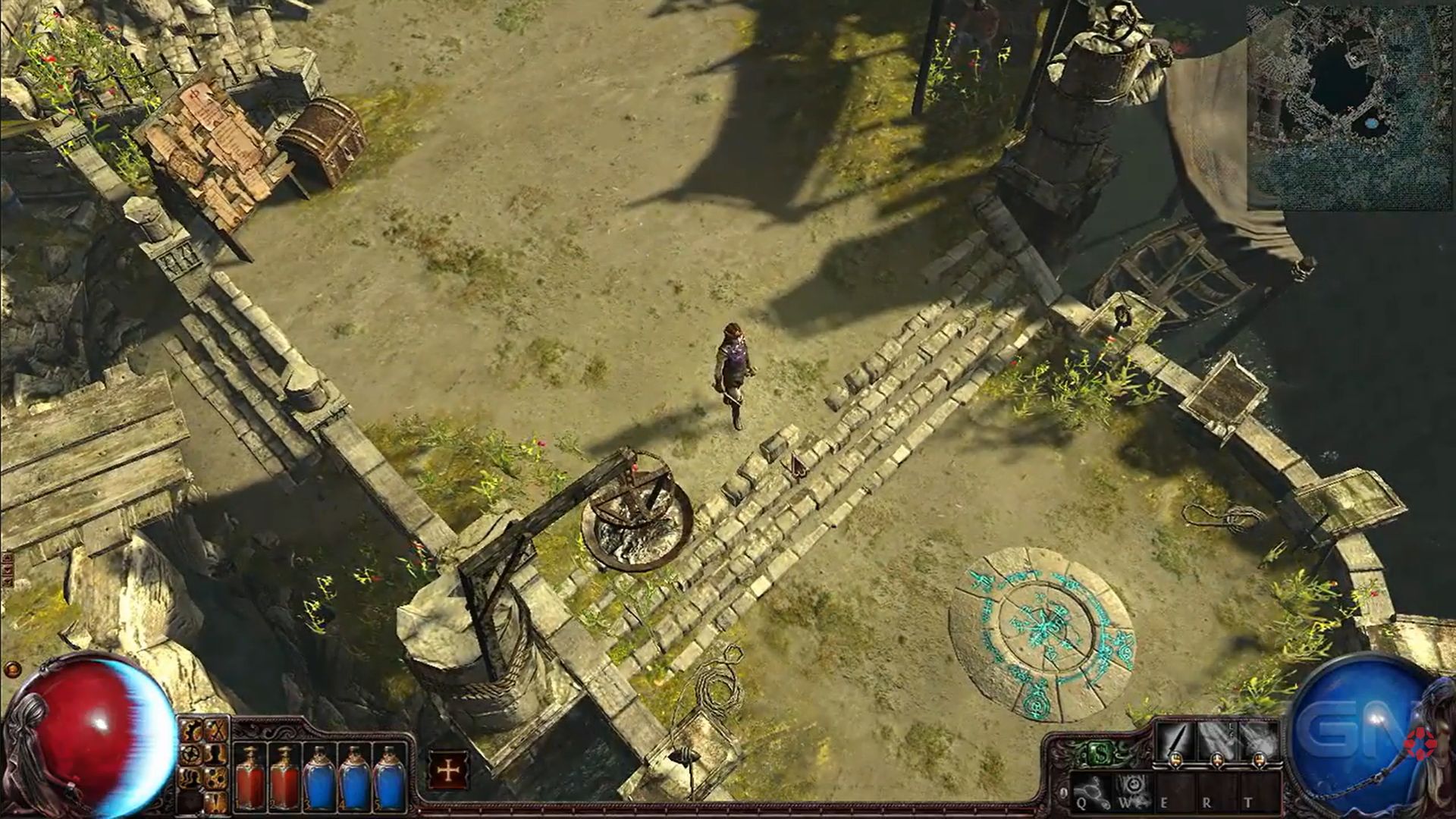
Task: Click the small round orange icon above life orb
Action: tap(13, 670)
